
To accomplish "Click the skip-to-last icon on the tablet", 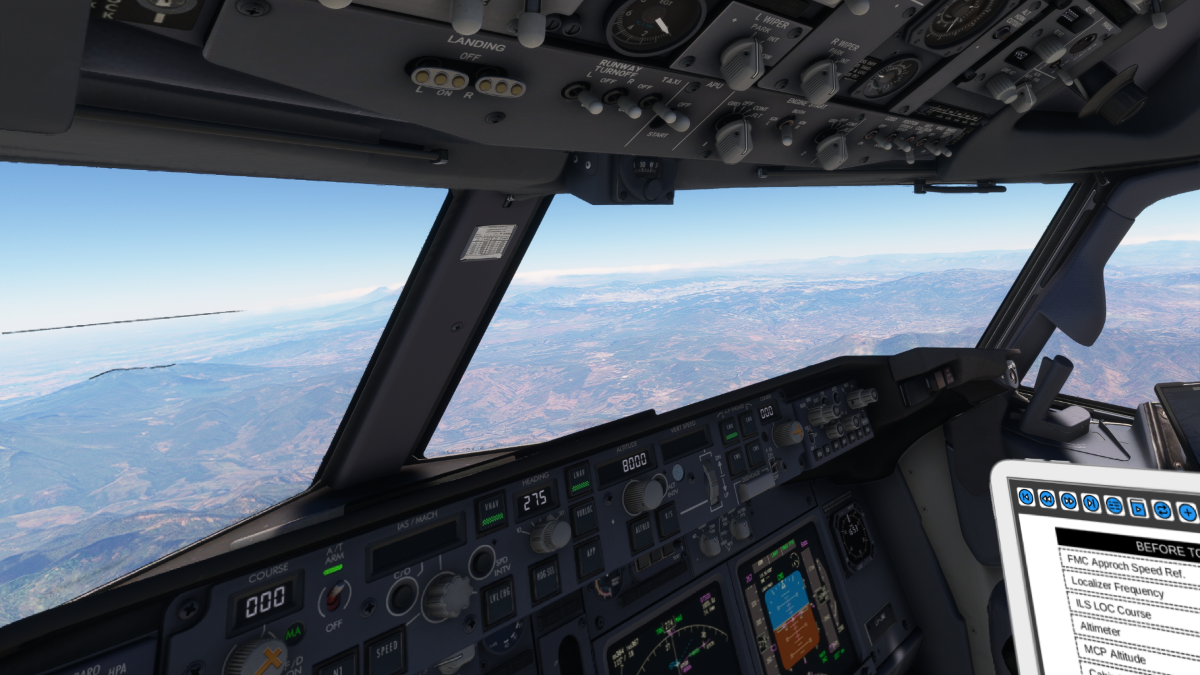I will click(1091, 503).
